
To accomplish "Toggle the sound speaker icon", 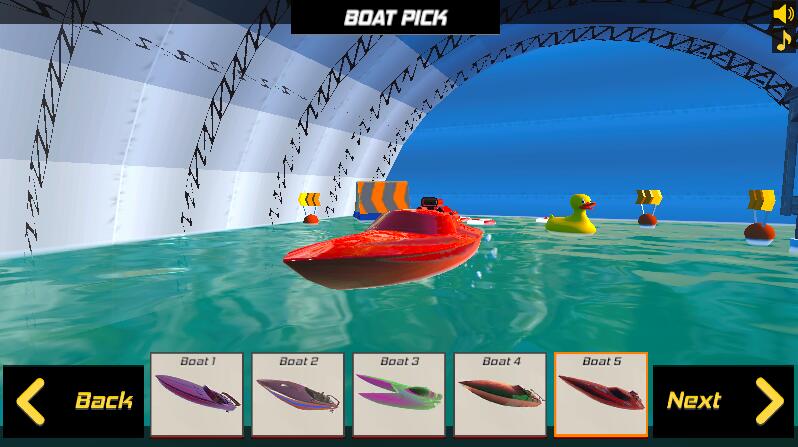I will [783, 14].
